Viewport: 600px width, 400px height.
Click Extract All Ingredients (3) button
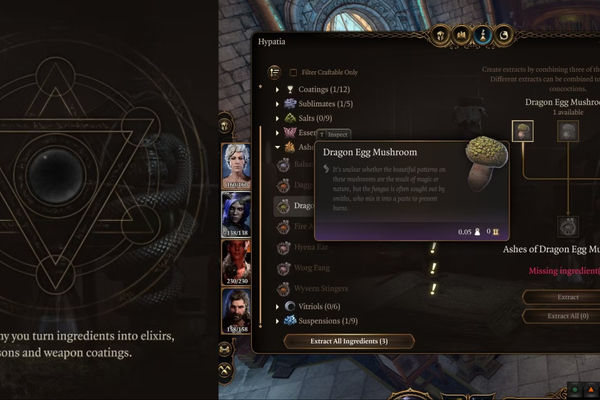pyautogui.click(x=349, y=341)
